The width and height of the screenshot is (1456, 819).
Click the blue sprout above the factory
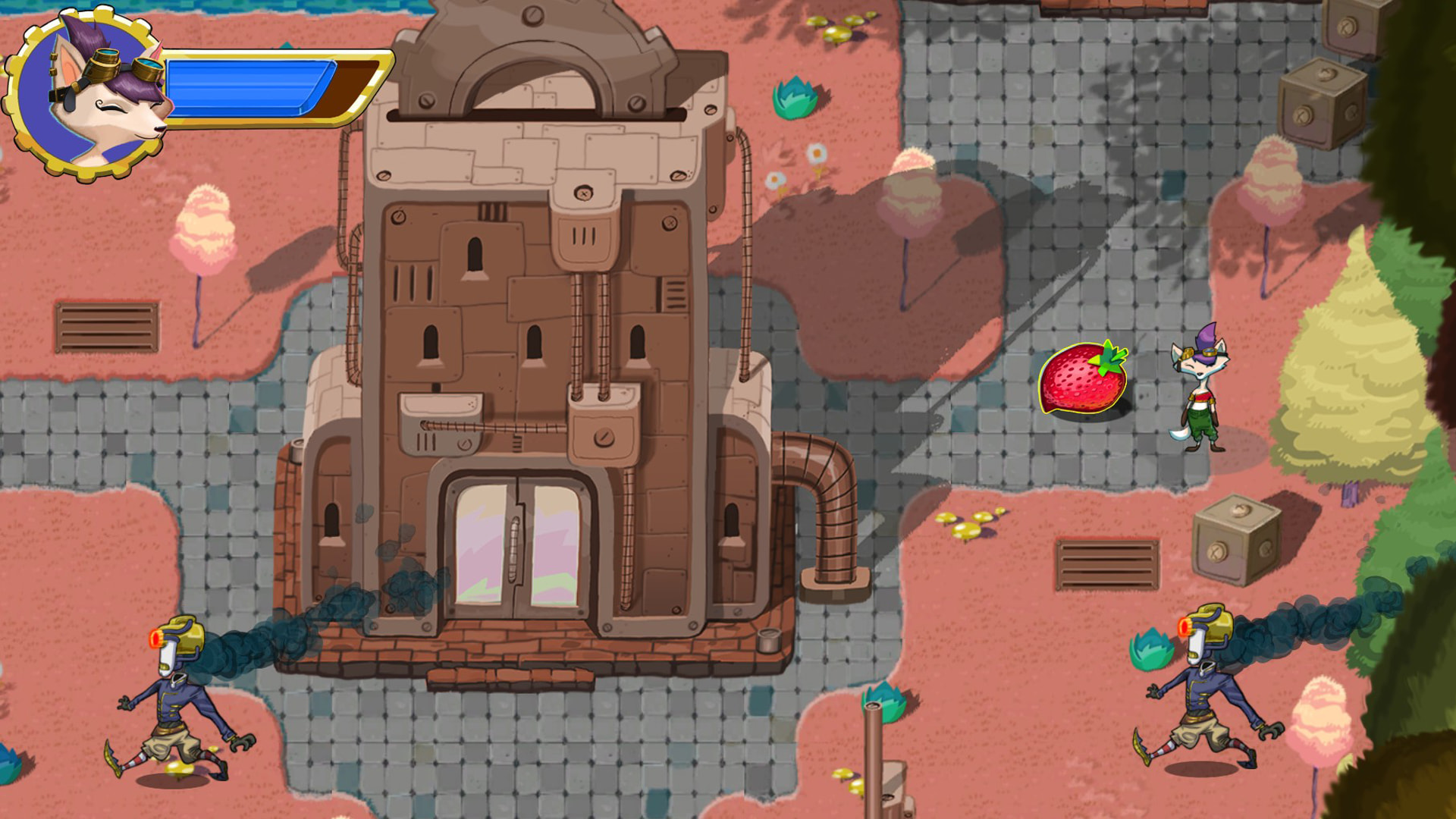click(792, 99)
